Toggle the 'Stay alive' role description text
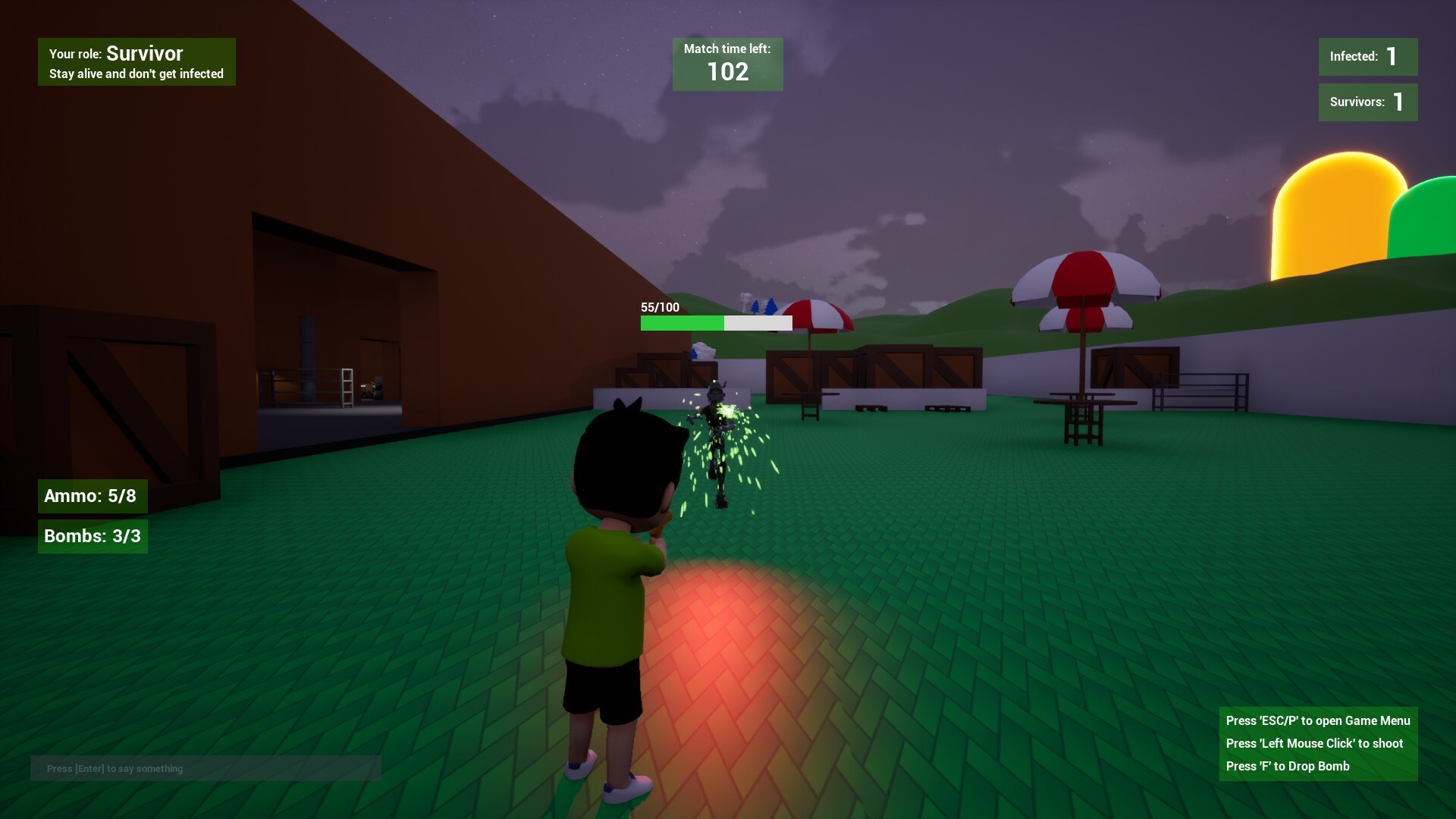The height and width of the screenshot is (819, 1456). pos(136,74)
